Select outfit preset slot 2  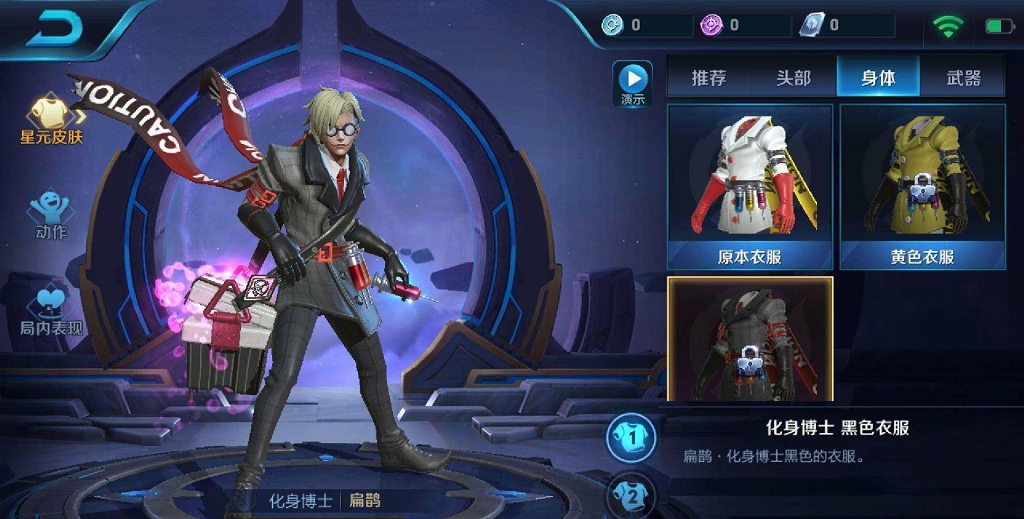pyautogui.click(x=631, y=493)
